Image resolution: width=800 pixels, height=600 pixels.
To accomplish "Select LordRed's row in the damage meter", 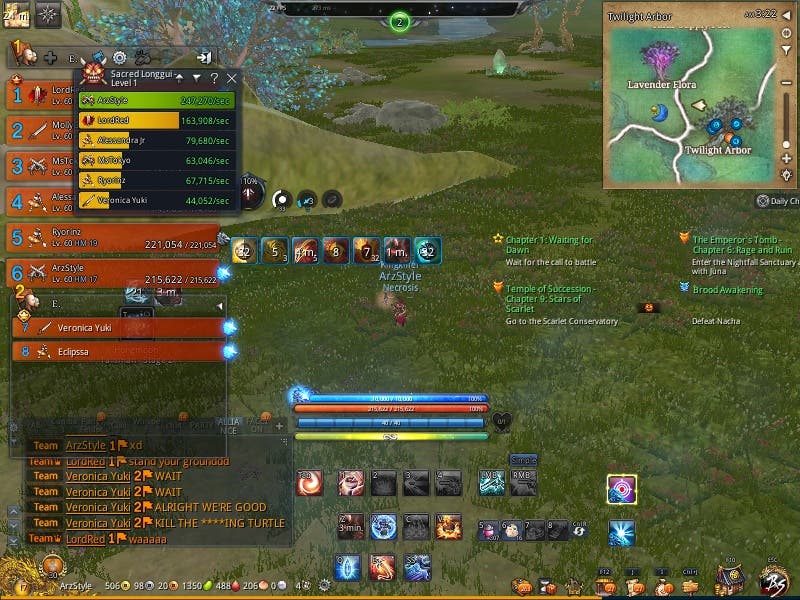I will [x=156, y=121].
